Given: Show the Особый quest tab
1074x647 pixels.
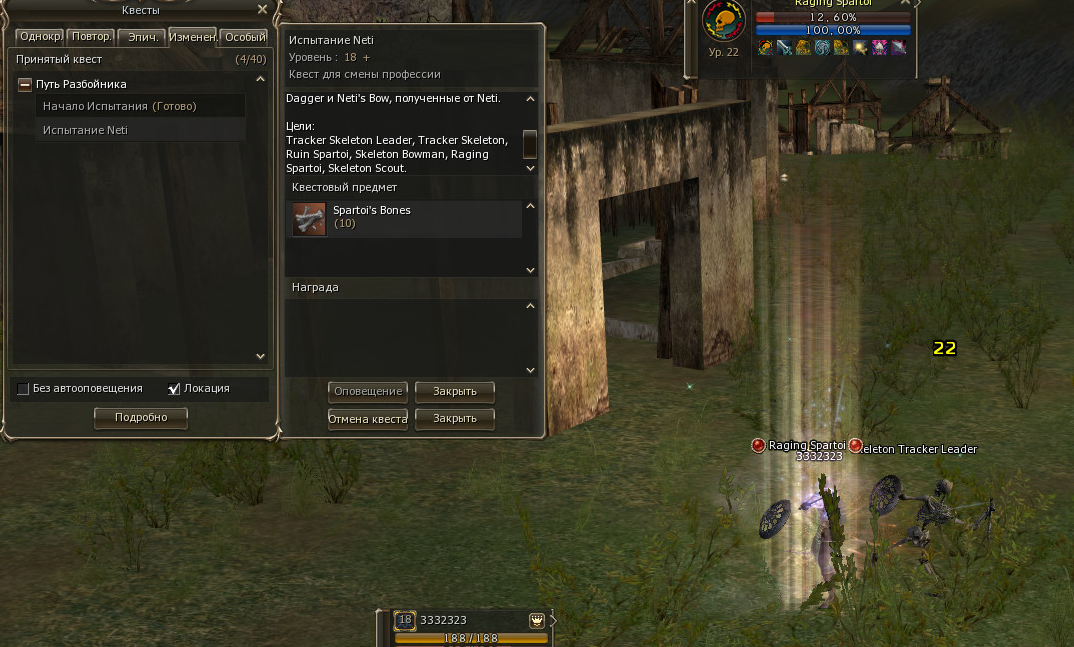Looking at the screenshot, I should [244, 37].
